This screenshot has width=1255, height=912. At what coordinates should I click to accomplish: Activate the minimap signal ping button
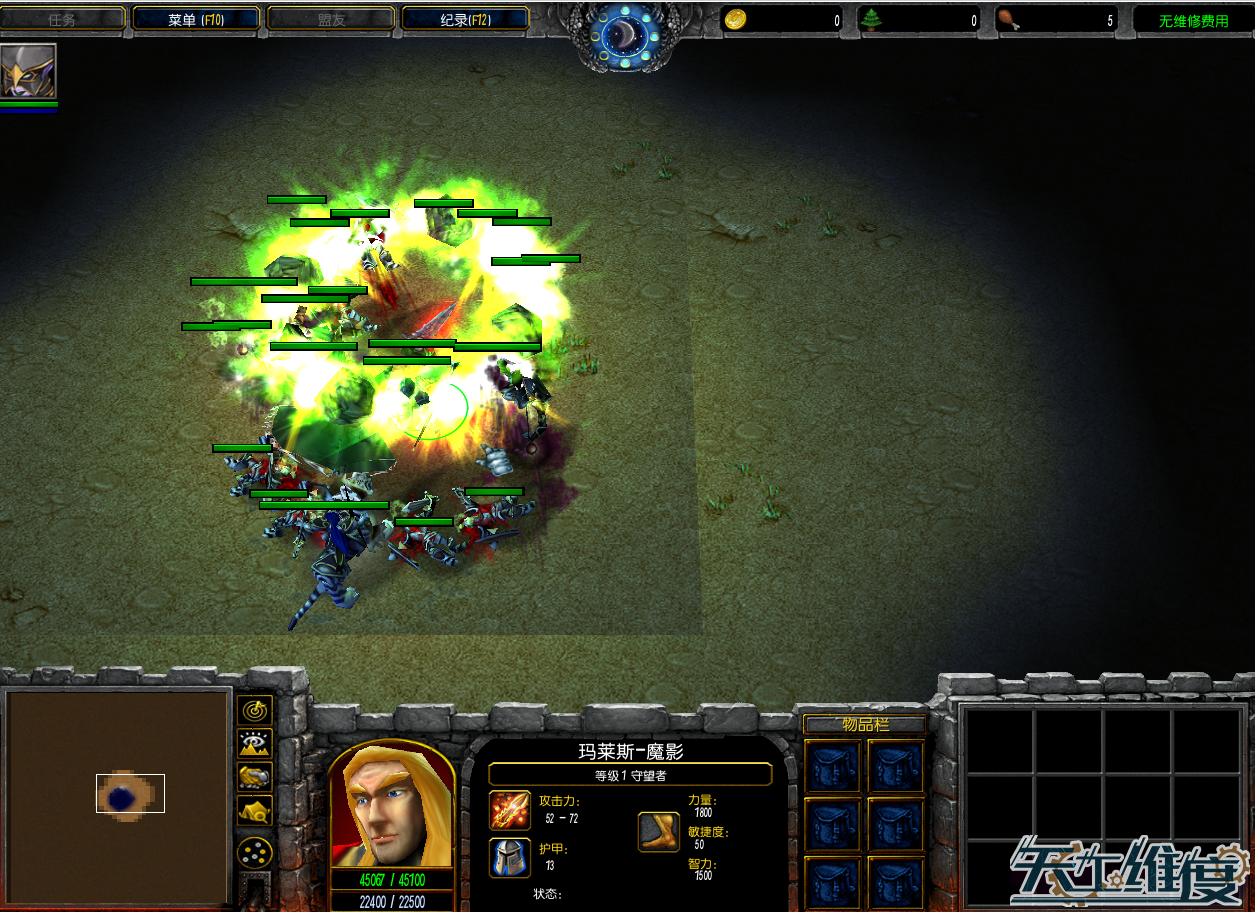click(x=256, y=711)
